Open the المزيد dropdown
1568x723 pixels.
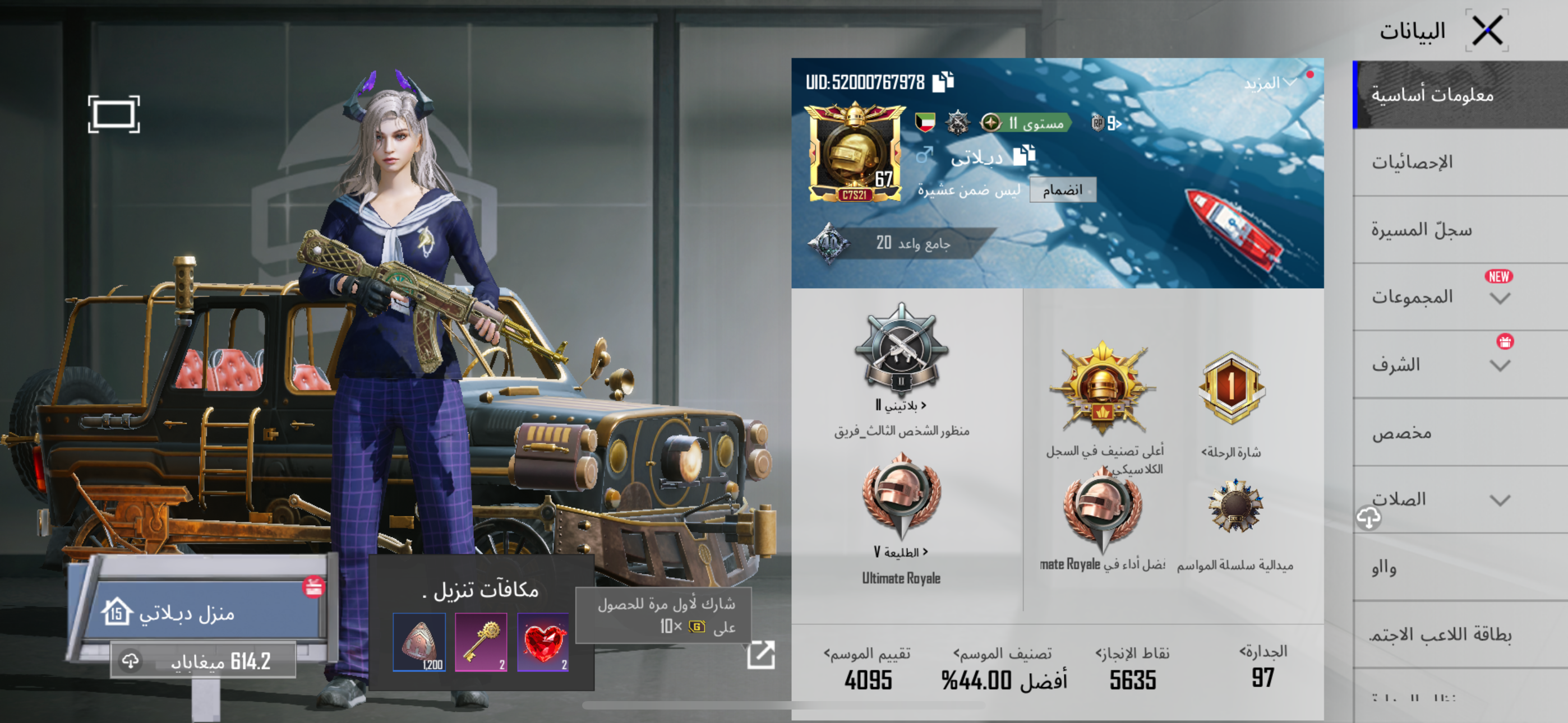point(1270,84)
